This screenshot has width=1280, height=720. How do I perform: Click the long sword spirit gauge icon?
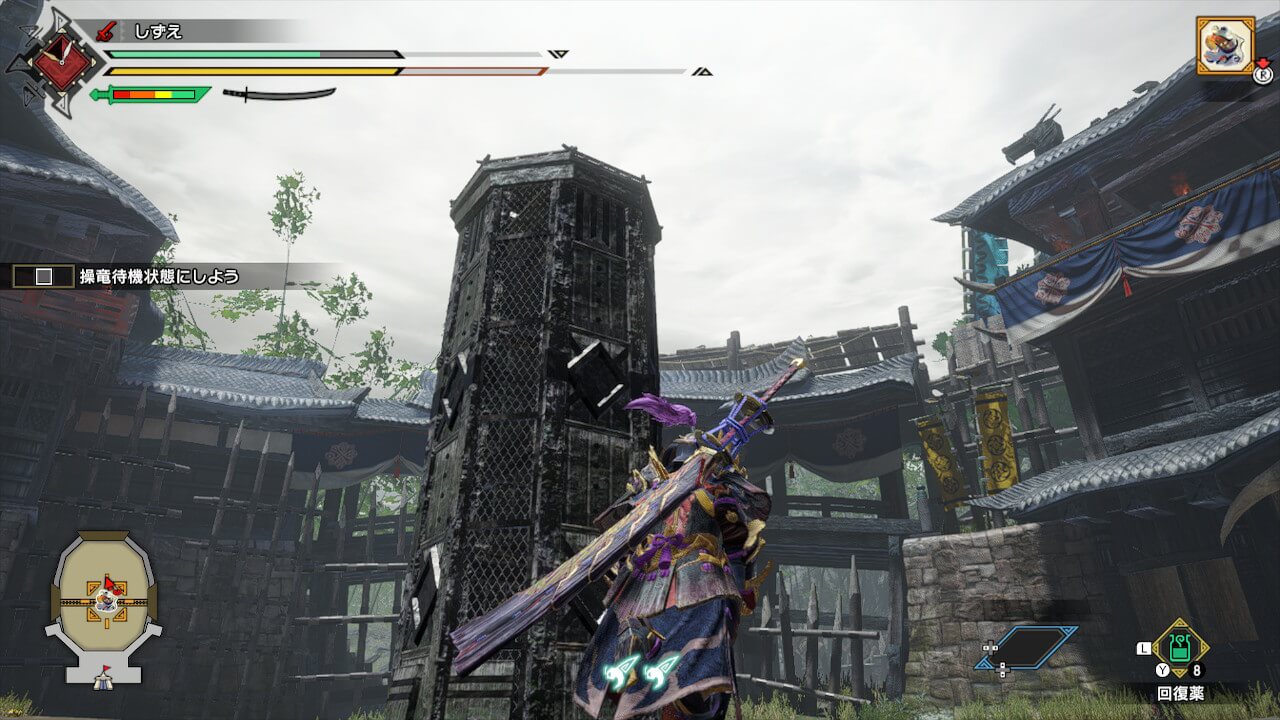point(279,94)
